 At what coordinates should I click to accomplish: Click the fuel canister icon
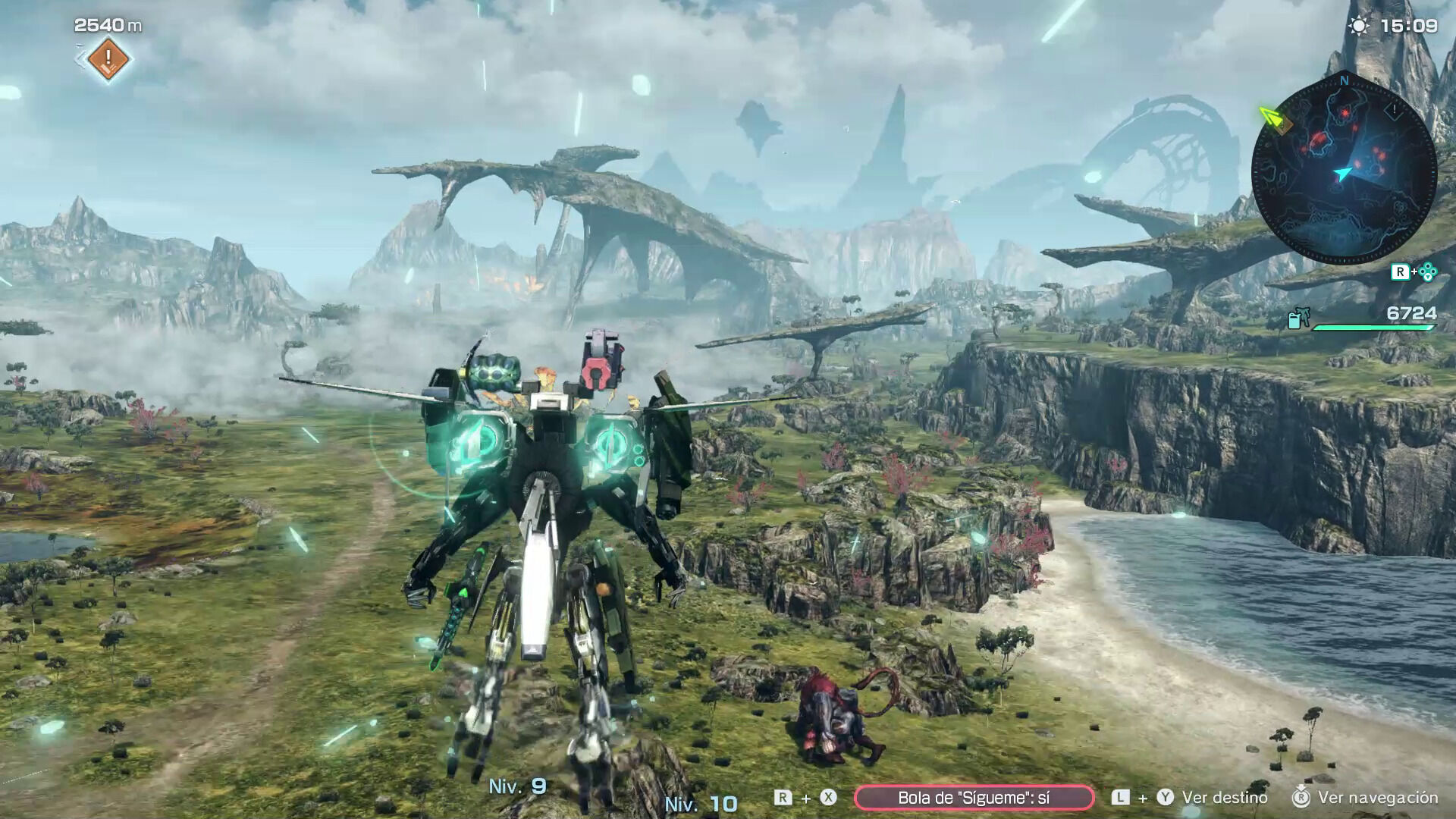click(x=1295, y=319)
